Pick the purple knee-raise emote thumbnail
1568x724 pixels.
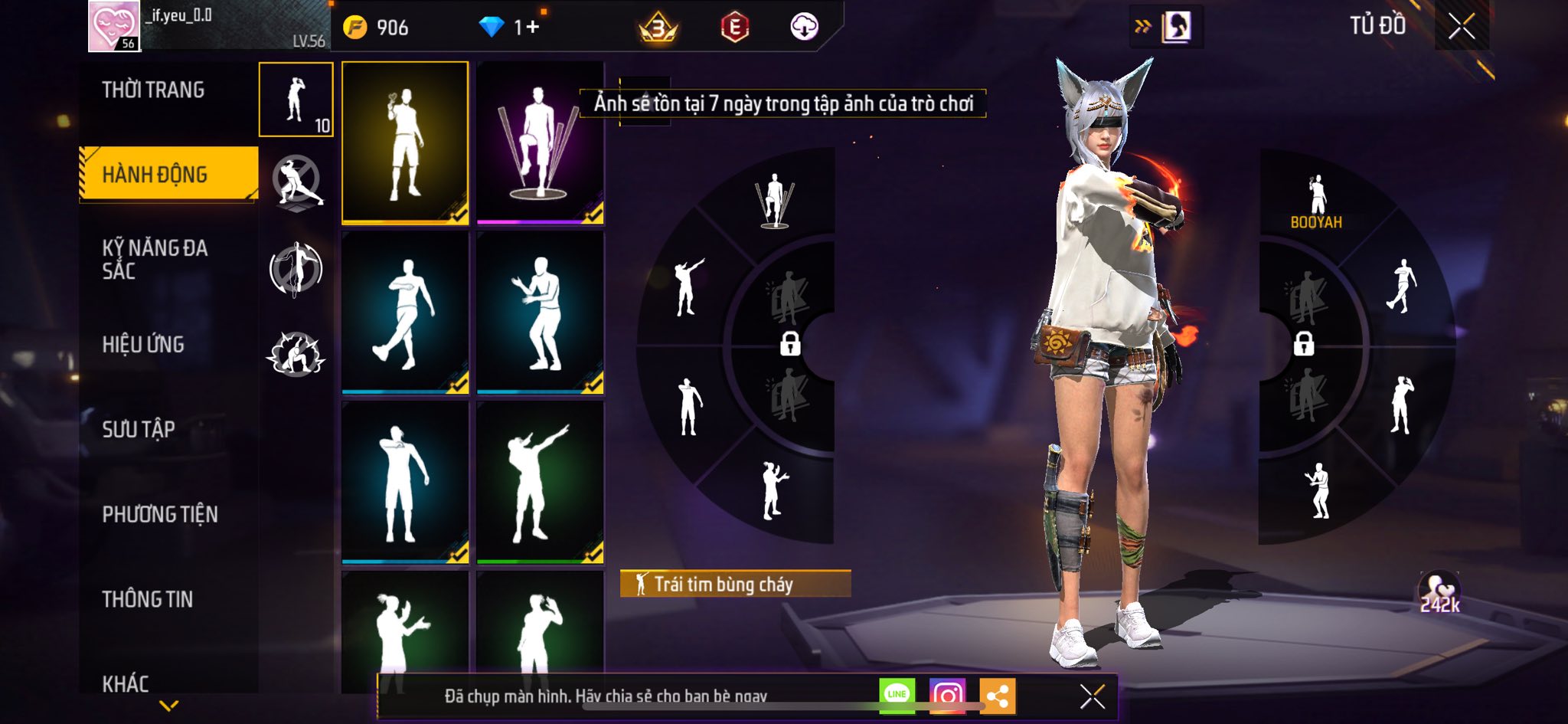coord(540,143)
